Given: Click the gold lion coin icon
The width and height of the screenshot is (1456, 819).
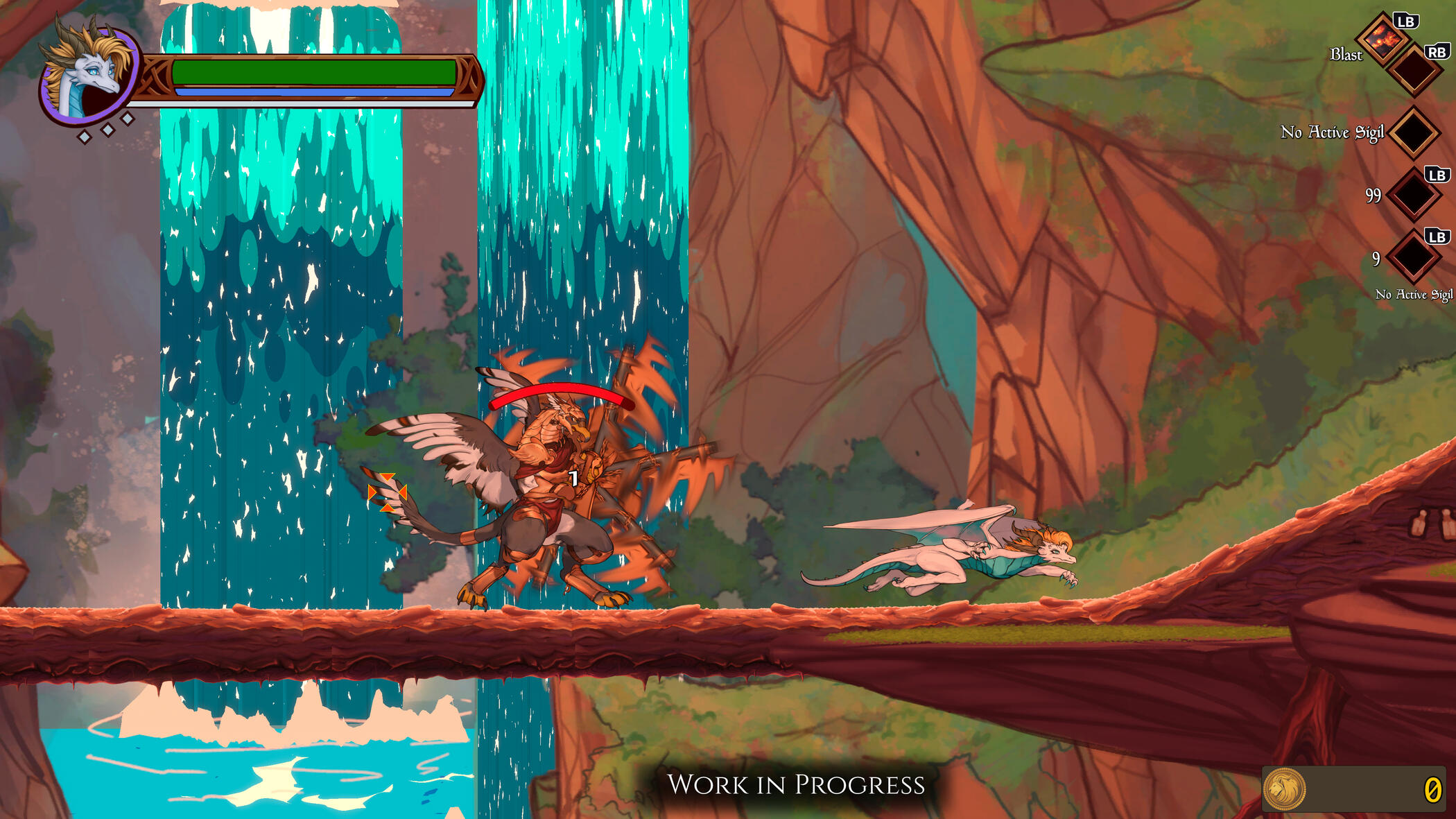Looking at the screenshot, I should click(x=1284, y=788).
